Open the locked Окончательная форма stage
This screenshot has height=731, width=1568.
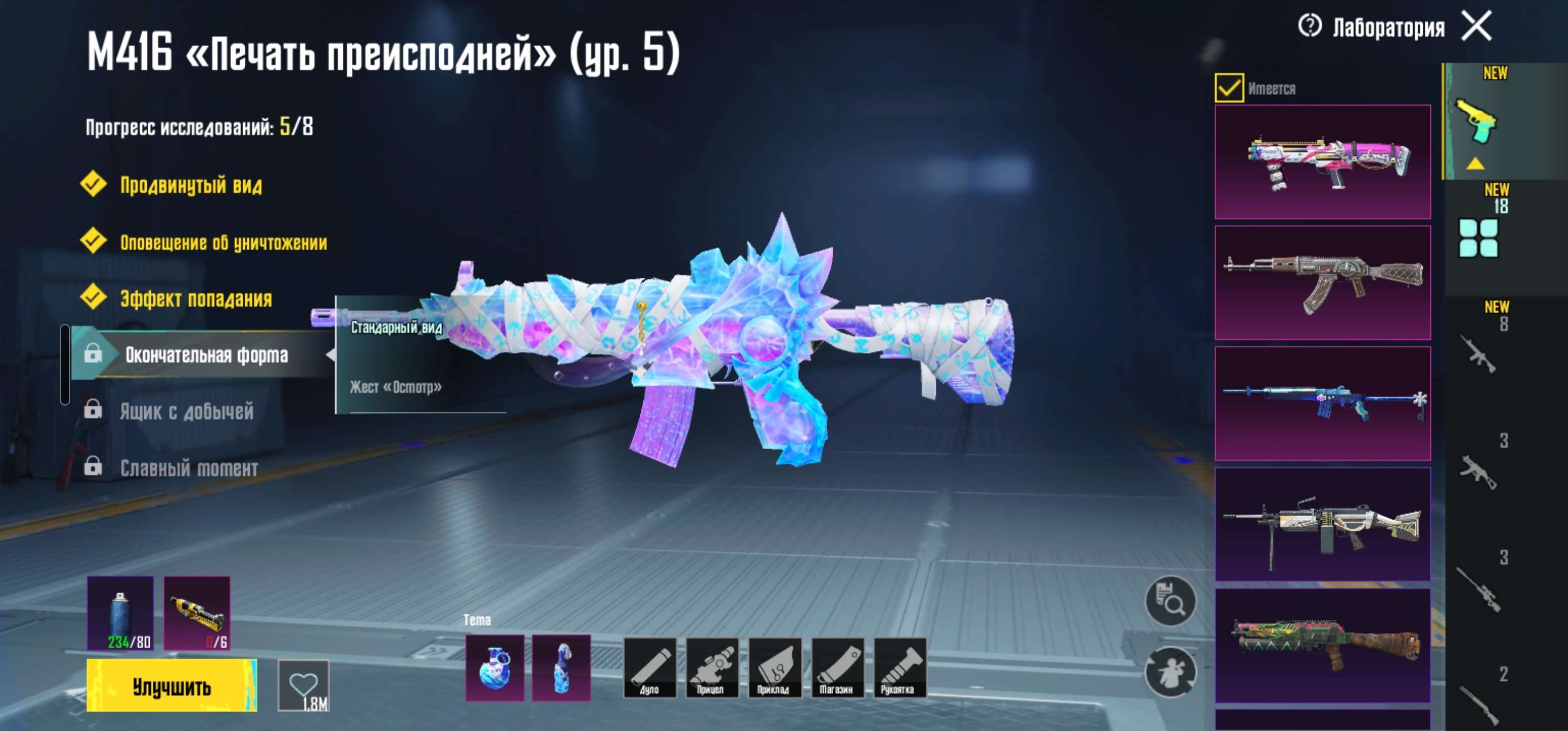coord(206,355)
